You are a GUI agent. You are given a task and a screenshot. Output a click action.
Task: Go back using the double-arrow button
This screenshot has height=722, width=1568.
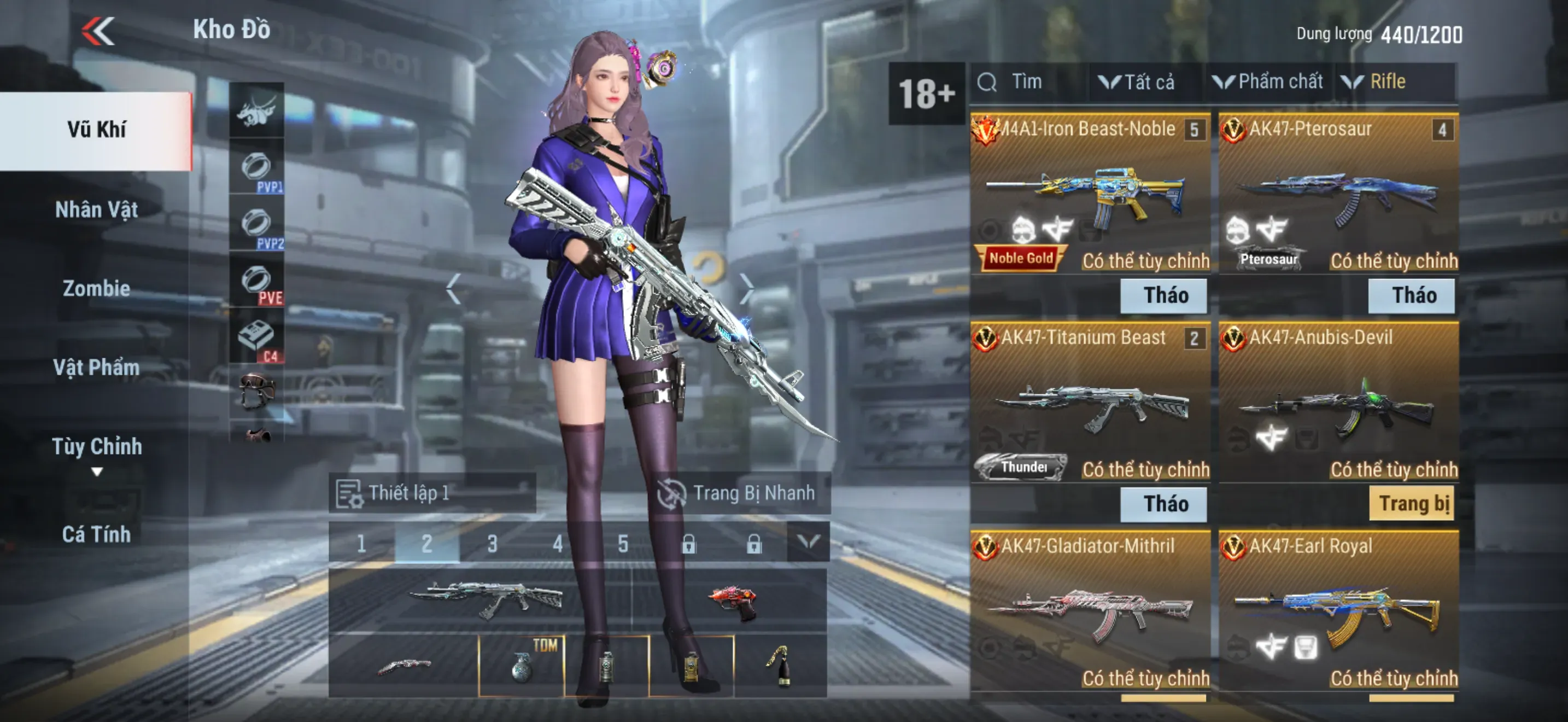[98, 32]
